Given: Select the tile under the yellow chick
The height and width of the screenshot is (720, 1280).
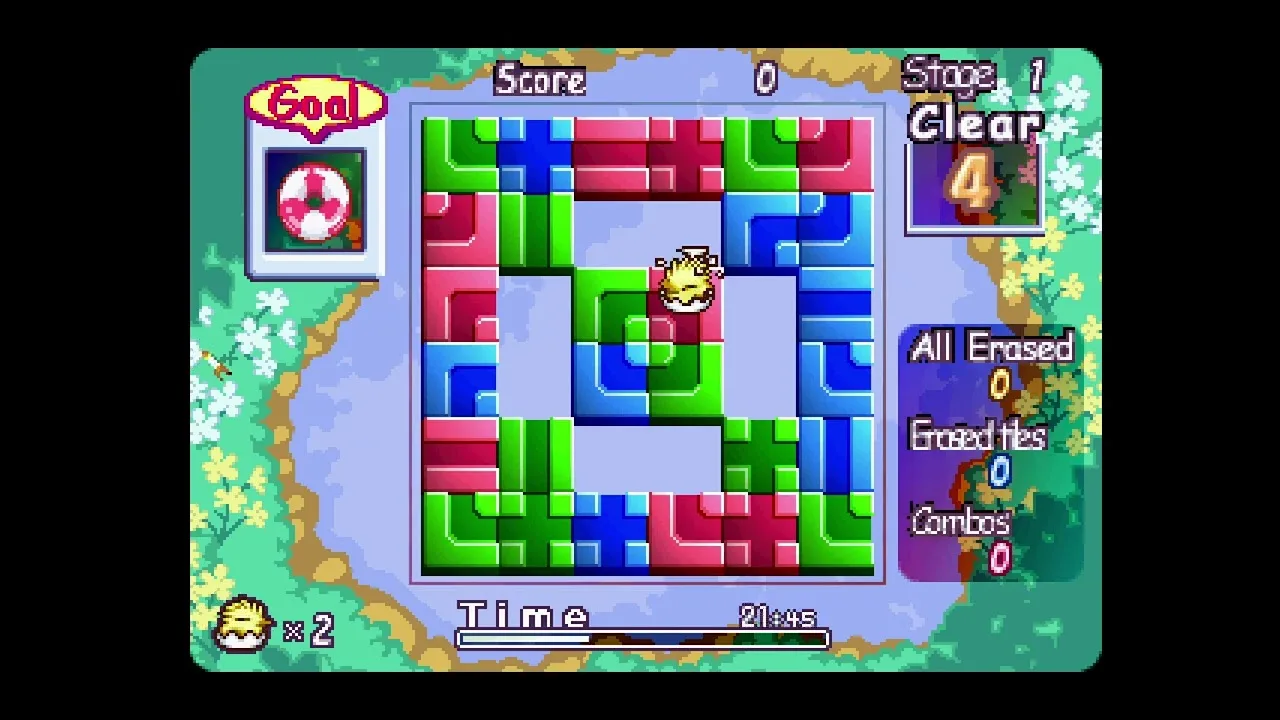Looking at the screenshot, I should 685,305.
